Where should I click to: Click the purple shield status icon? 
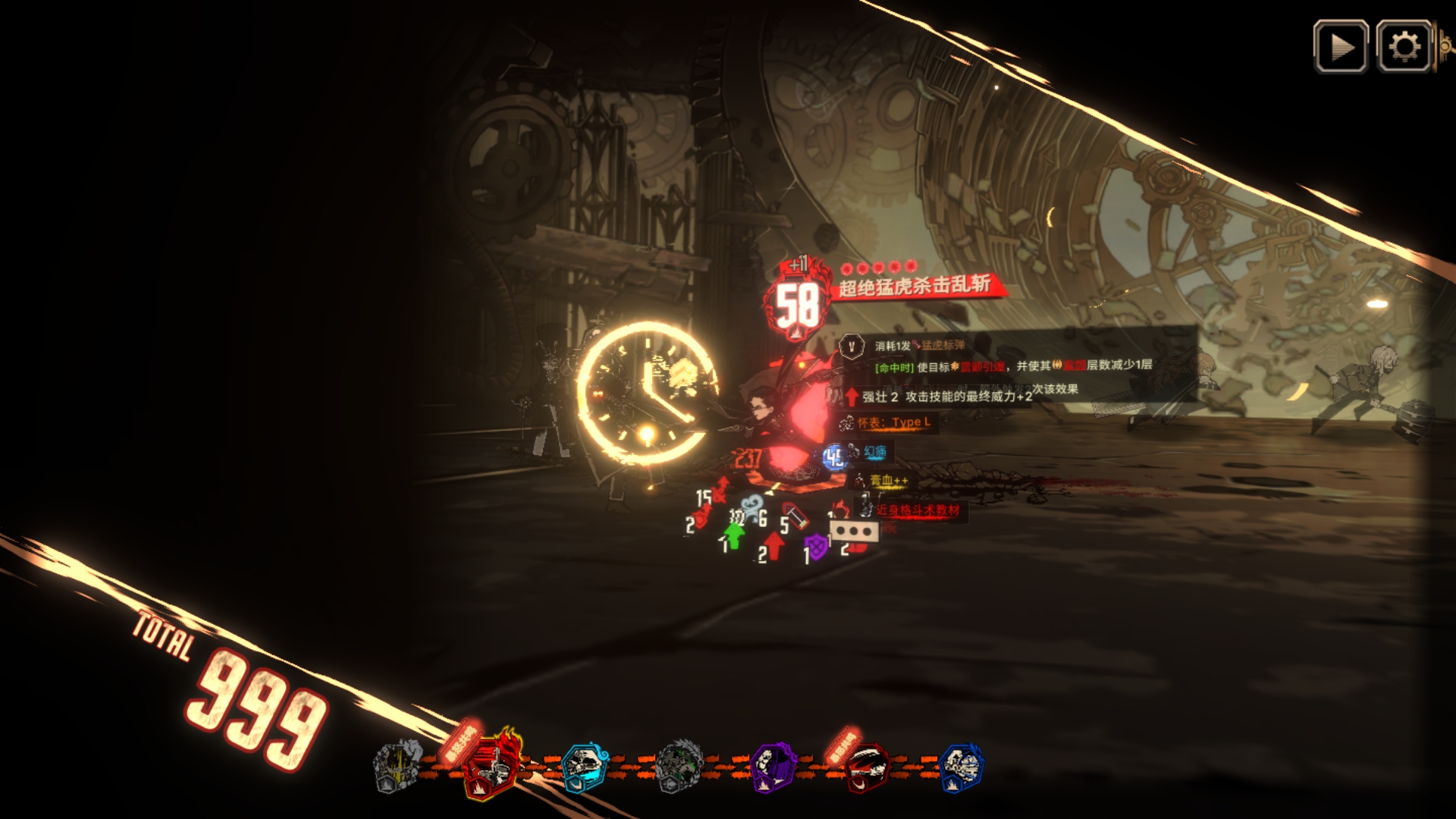pos(816,547)
